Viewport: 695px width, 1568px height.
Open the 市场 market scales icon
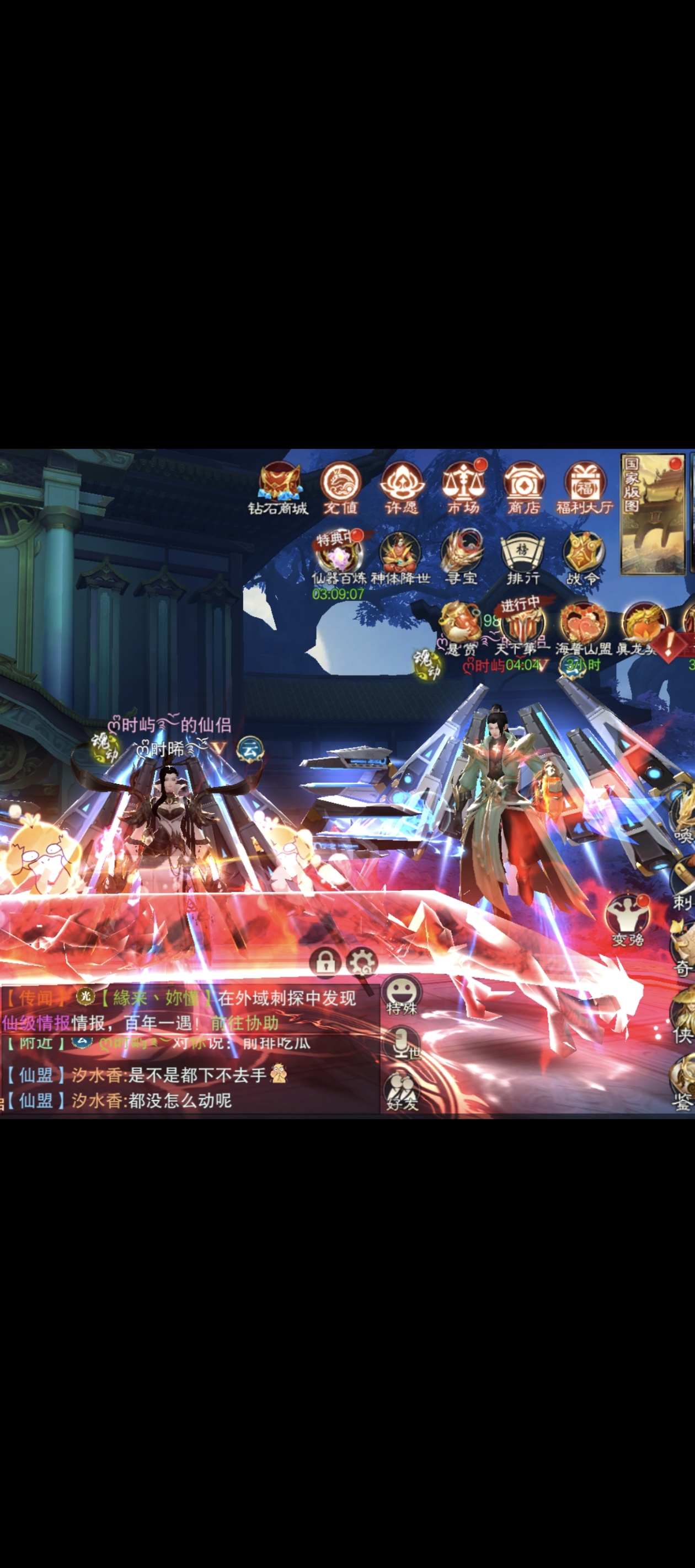[463, 485]
